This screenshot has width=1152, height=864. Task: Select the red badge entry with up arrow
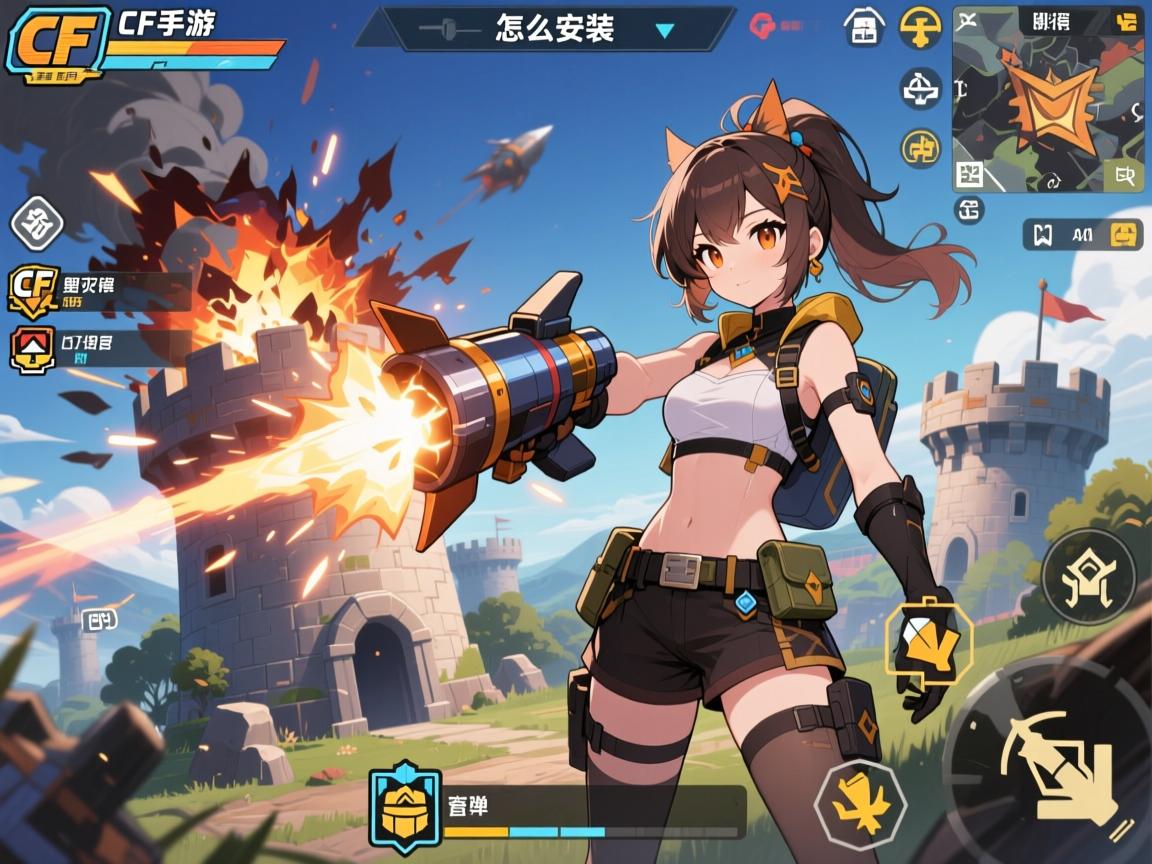(x=32, y=348)
